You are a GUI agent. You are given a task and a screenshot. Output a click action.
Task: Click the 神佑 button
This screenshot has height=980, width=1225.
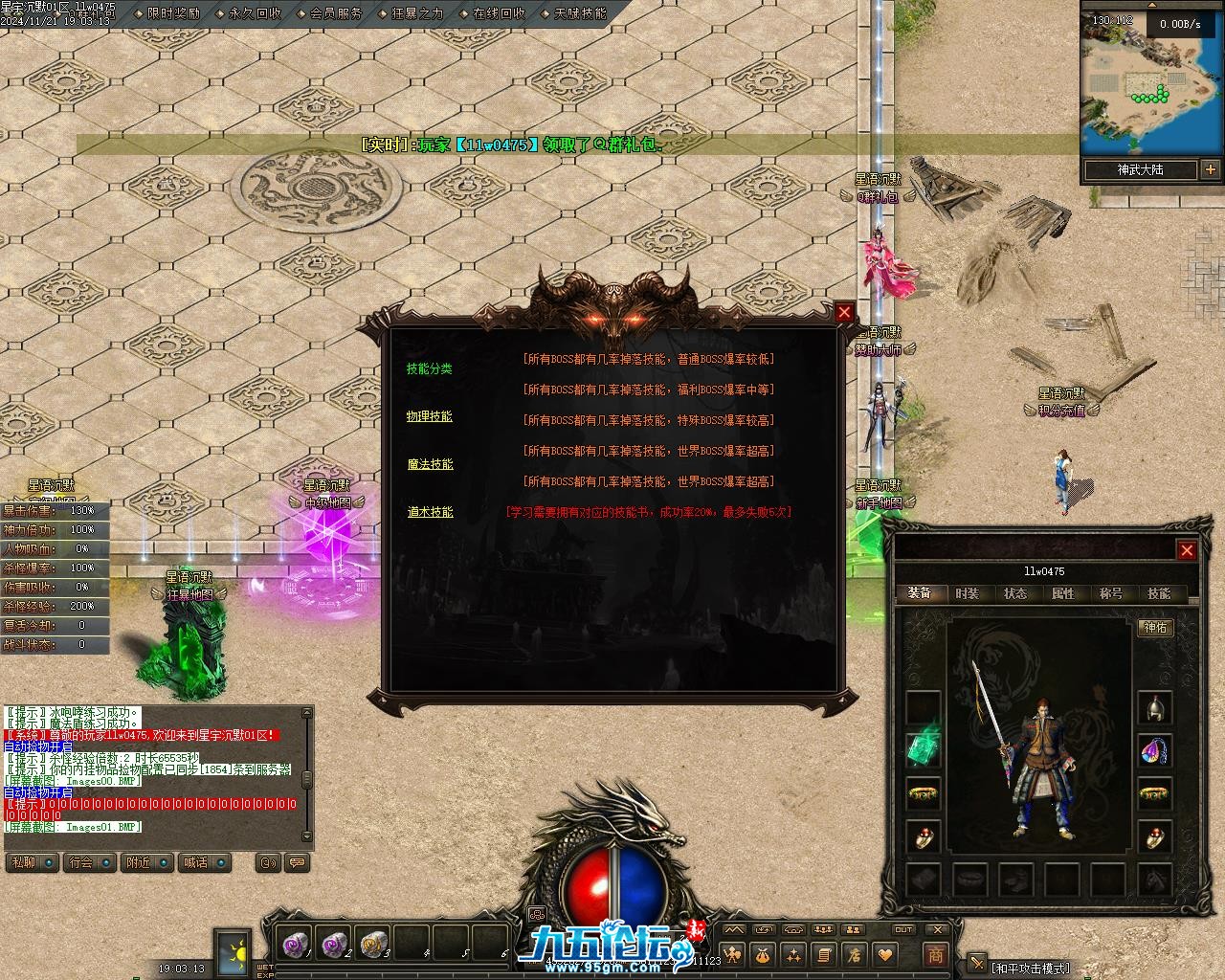click(x=1155, y=627)
